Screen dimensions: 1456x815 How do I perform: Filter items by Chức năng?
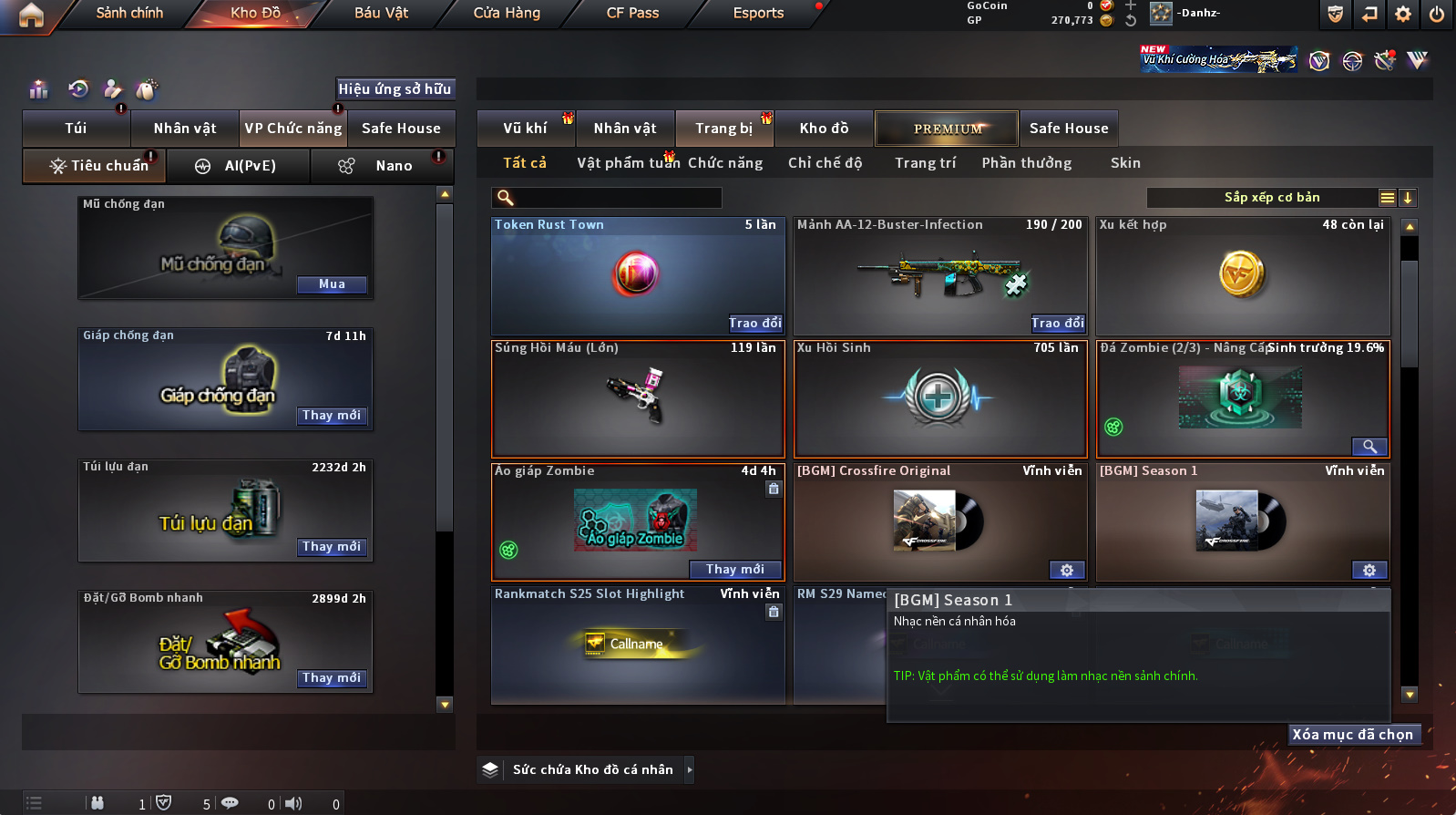point(725,163)
